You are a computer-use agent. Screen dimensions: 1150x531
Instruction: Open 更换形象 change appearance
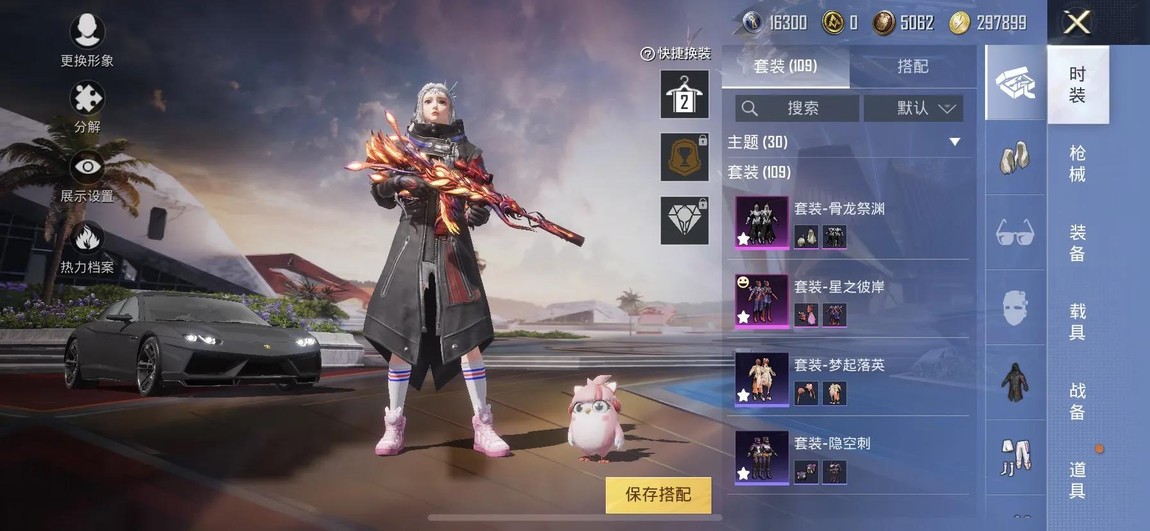click(87, 38)
